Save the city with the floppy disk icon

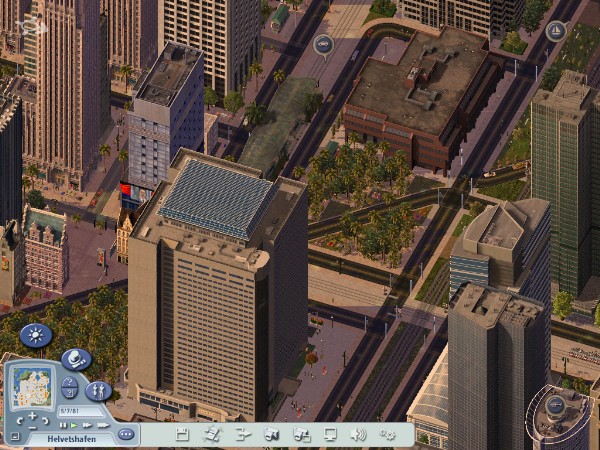click(x=182, y=434)
